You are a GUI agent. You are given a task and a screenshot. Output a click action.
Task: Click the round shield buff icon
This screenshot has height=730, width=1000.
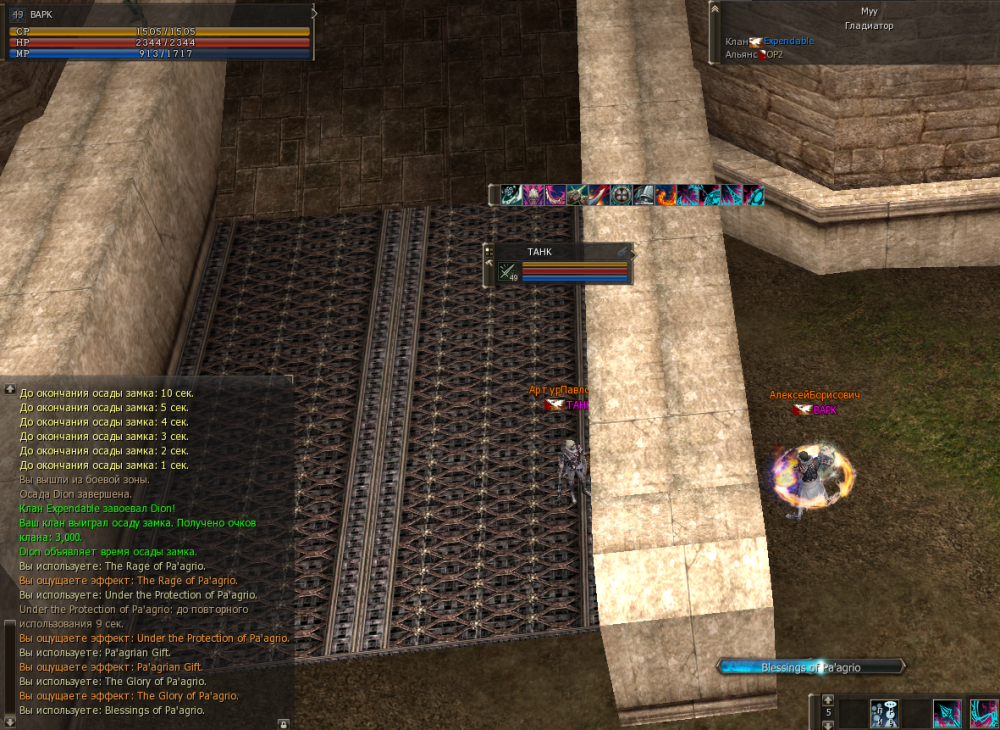621,195
